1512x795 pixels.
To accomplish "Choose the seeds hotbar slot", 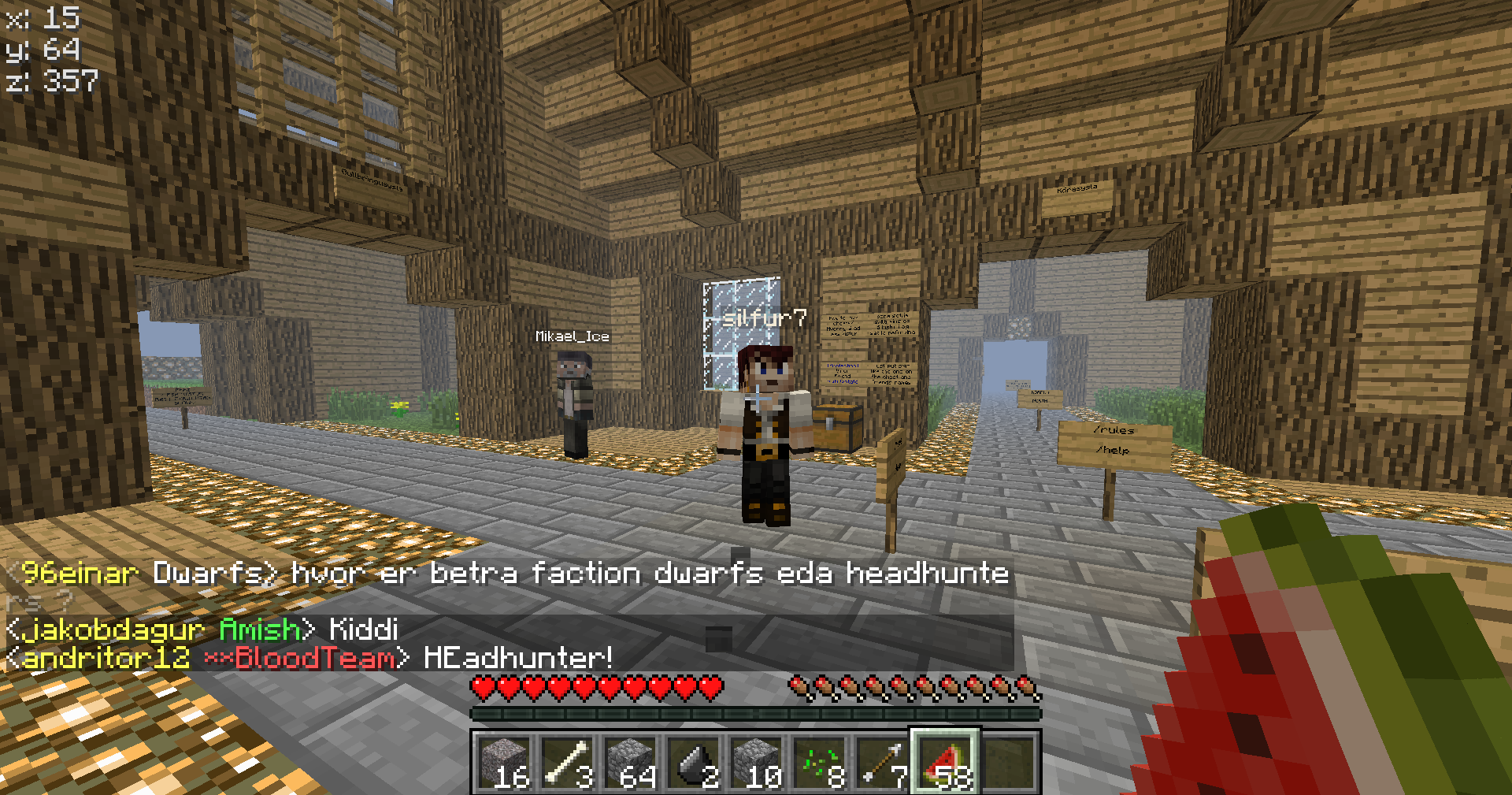I will pos(820,762).
